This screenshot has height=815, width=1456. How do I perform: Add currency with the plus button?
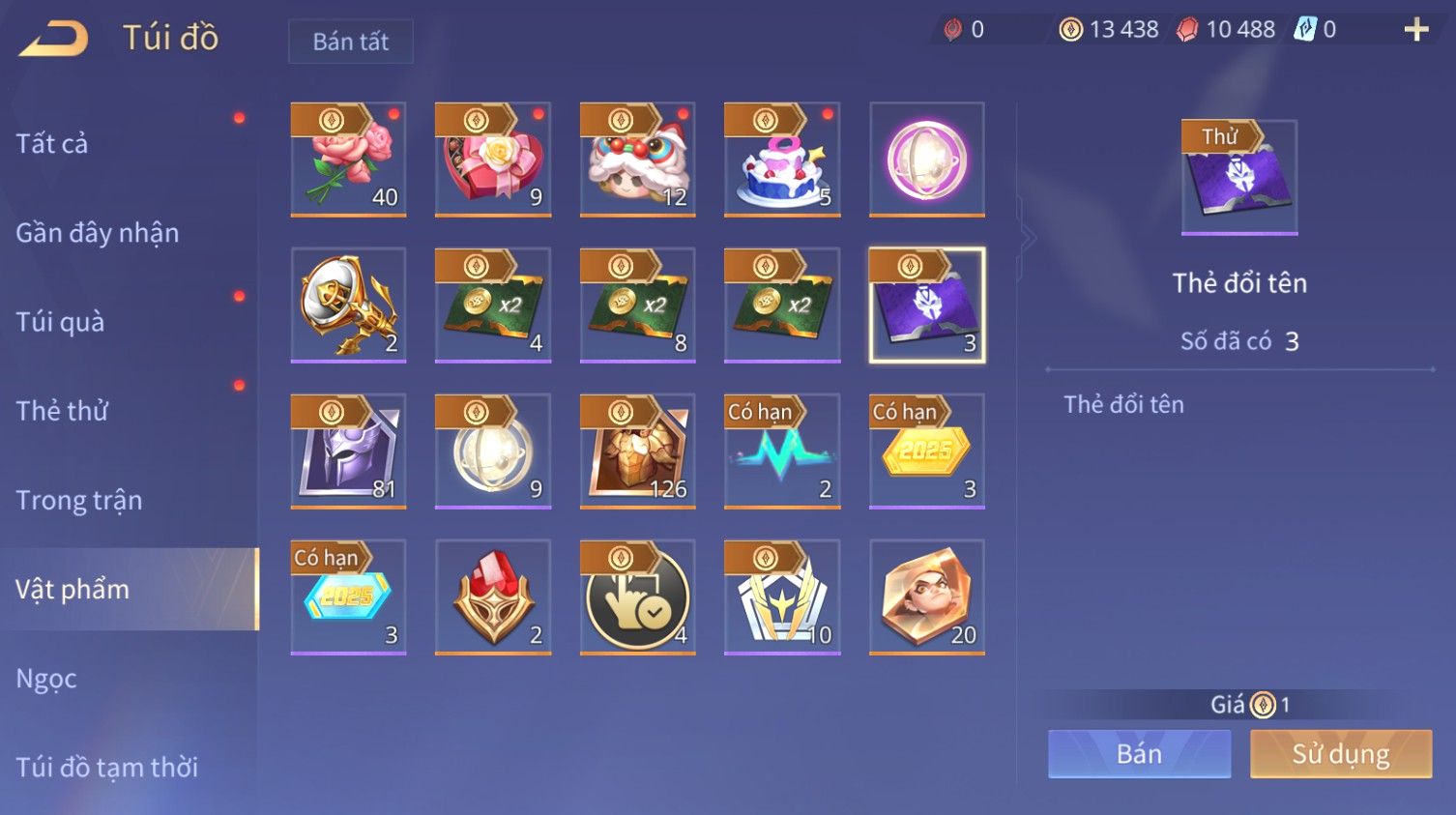[1416, 30]
